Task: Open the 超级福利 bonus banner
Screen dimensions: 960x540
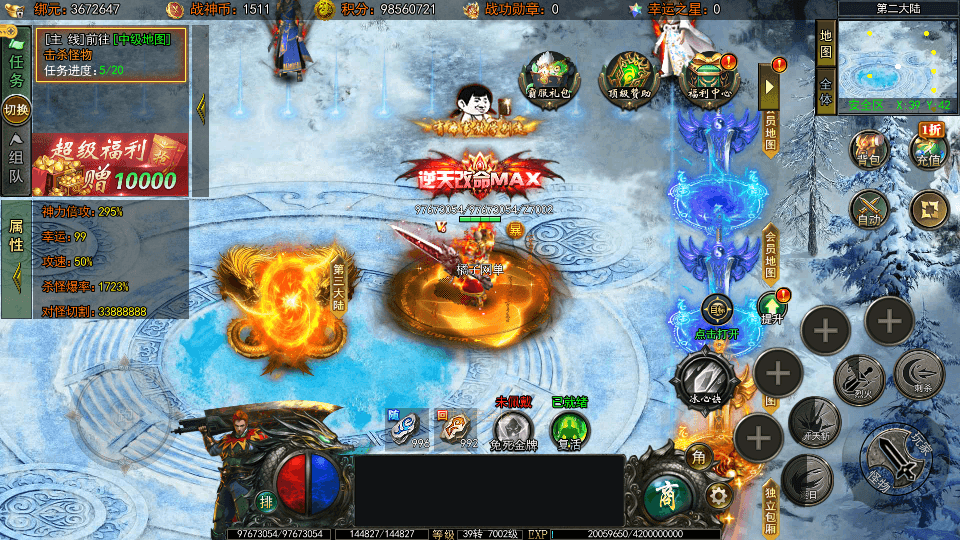Action: pyautogui.click(x=110, y=164)
